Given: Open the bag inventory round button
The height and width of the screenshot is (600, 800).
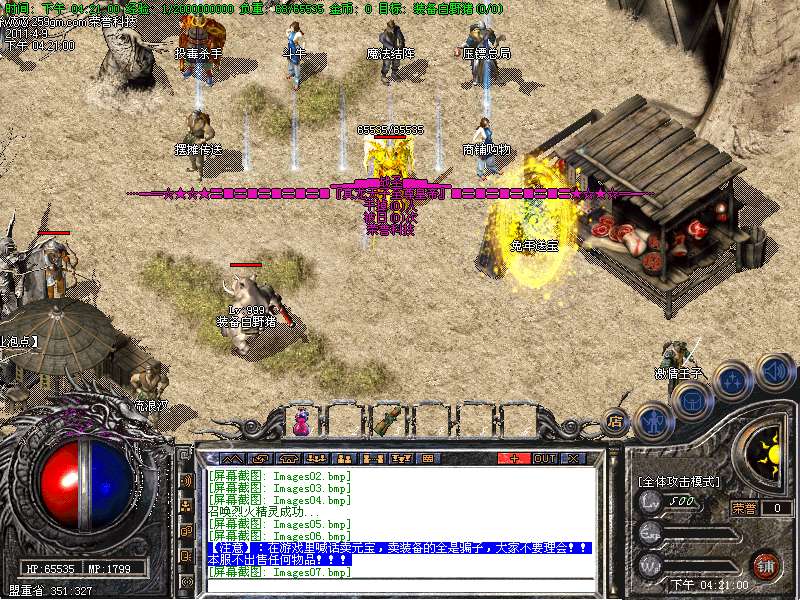Looking at the screenshot, I should (x=693, y=400).
